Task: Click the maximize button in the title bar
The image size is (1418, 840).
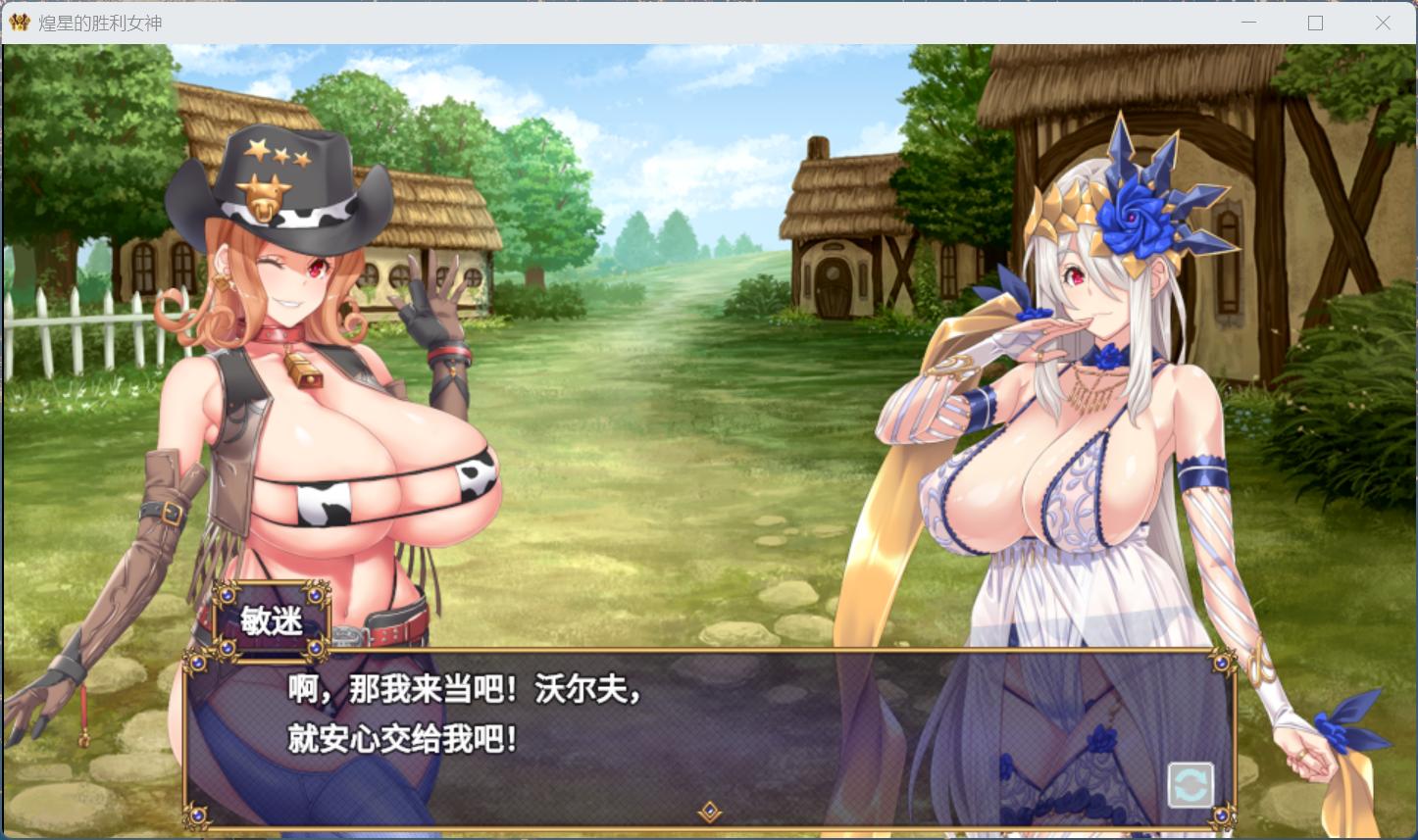Action: tap(1315, 22)
